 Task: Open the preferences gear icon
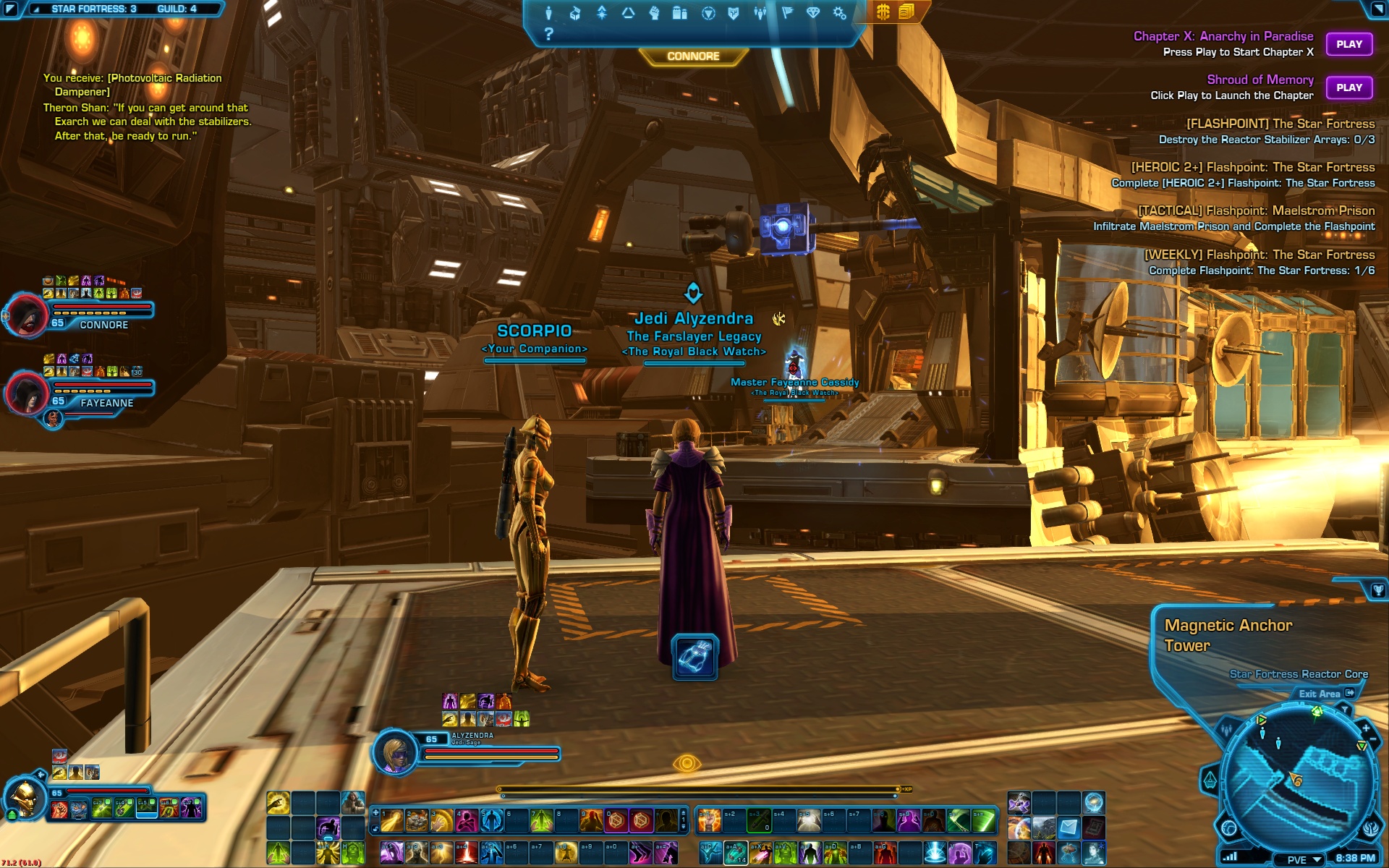coord(839,13)
